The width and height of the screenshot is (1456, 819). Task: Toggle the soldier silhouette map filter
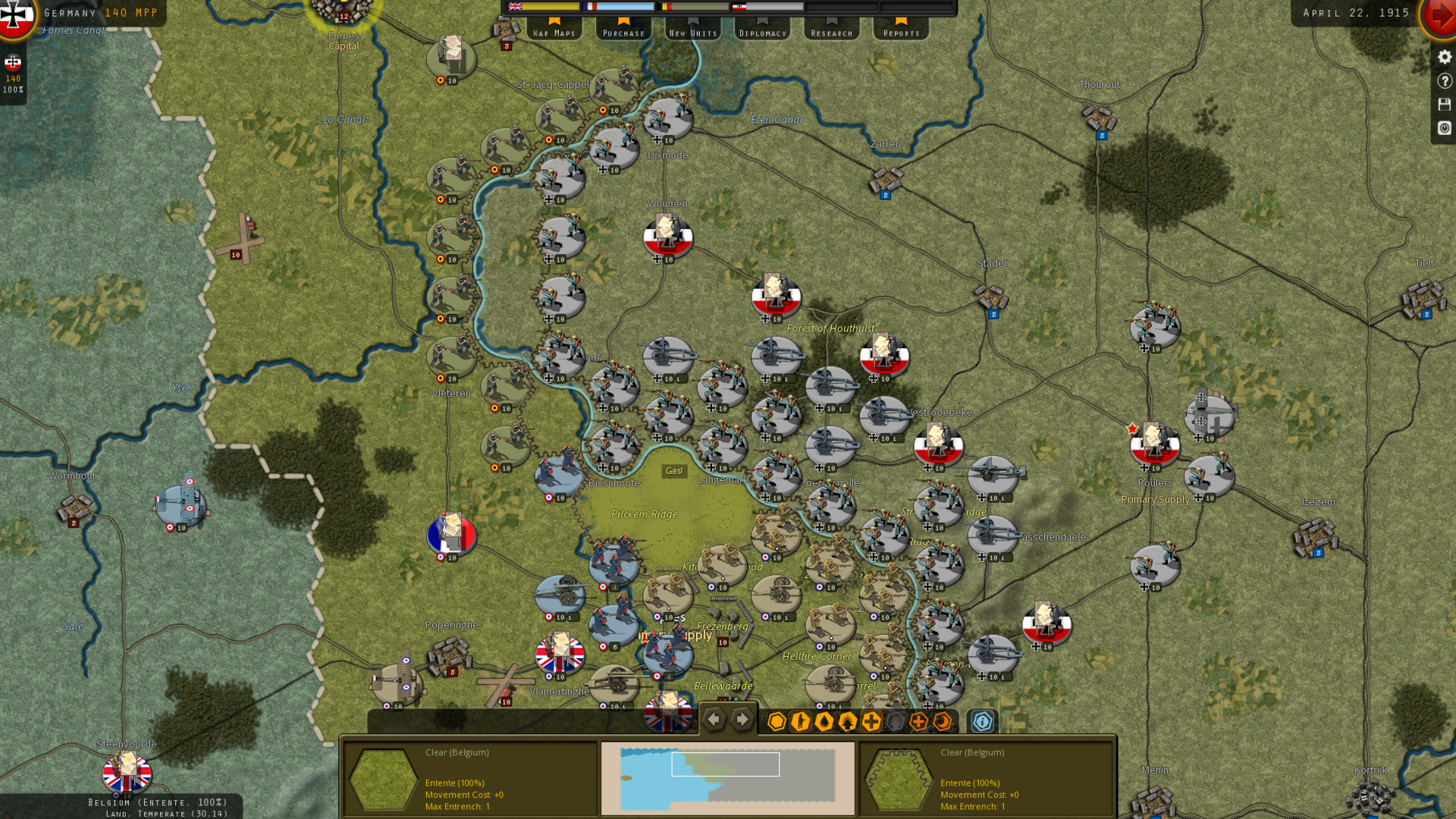pos(800,721)
